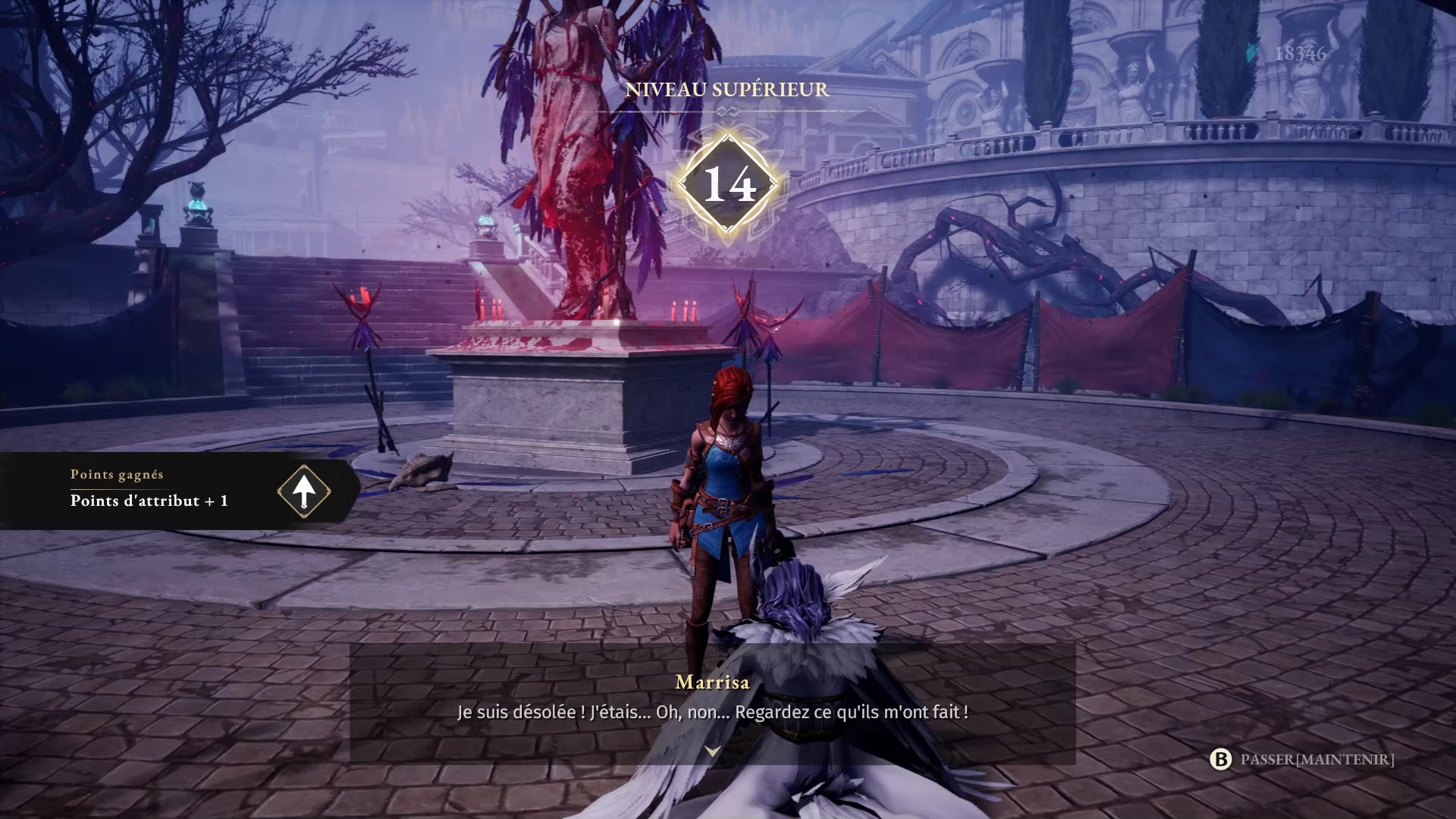Advance Marrisa's dialogue with the down chevron
This screenshot has height=819, width=1456.
pos(712,751)
